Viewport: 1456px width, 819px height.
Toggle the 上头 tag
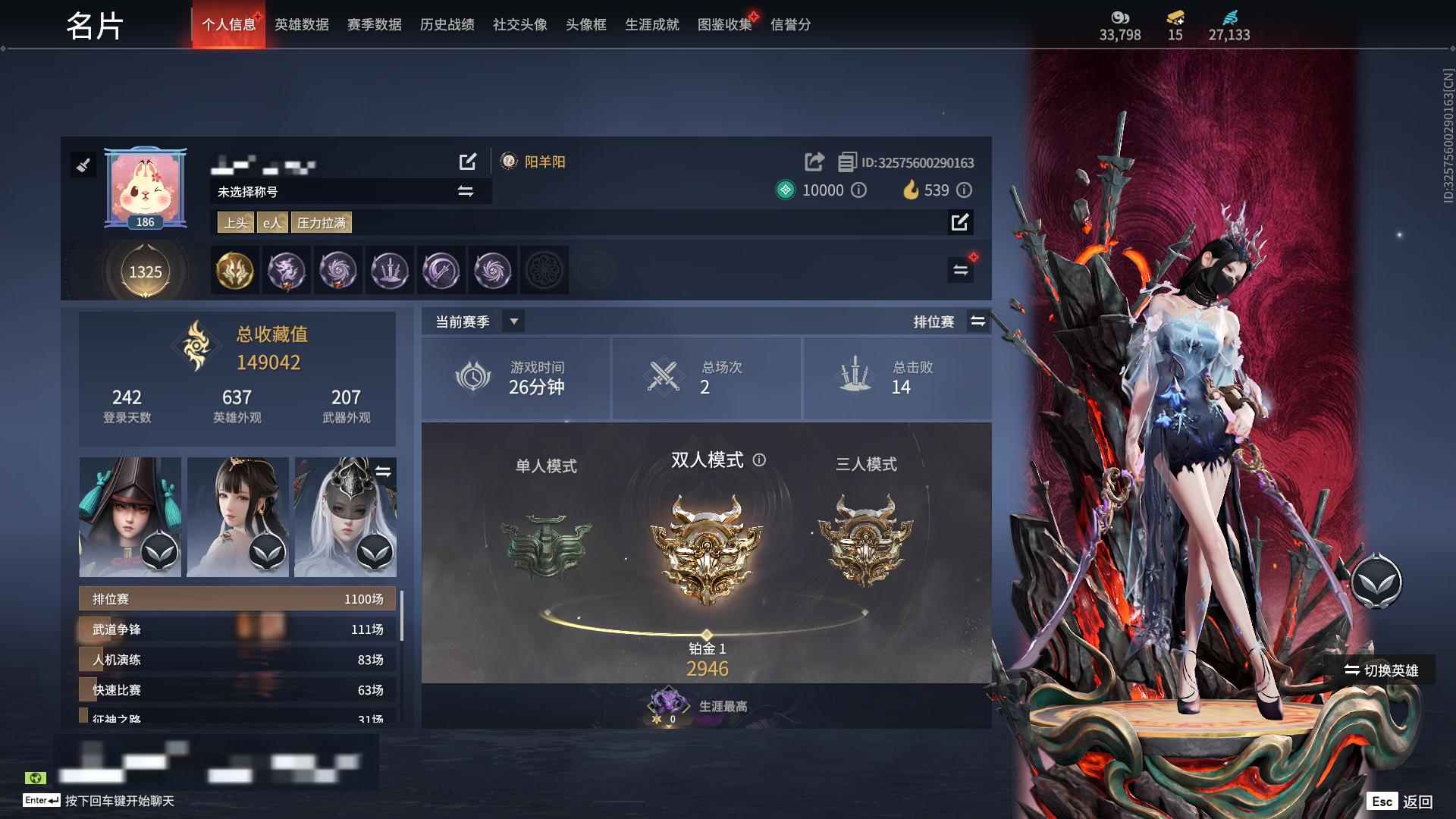click(235, 222)
